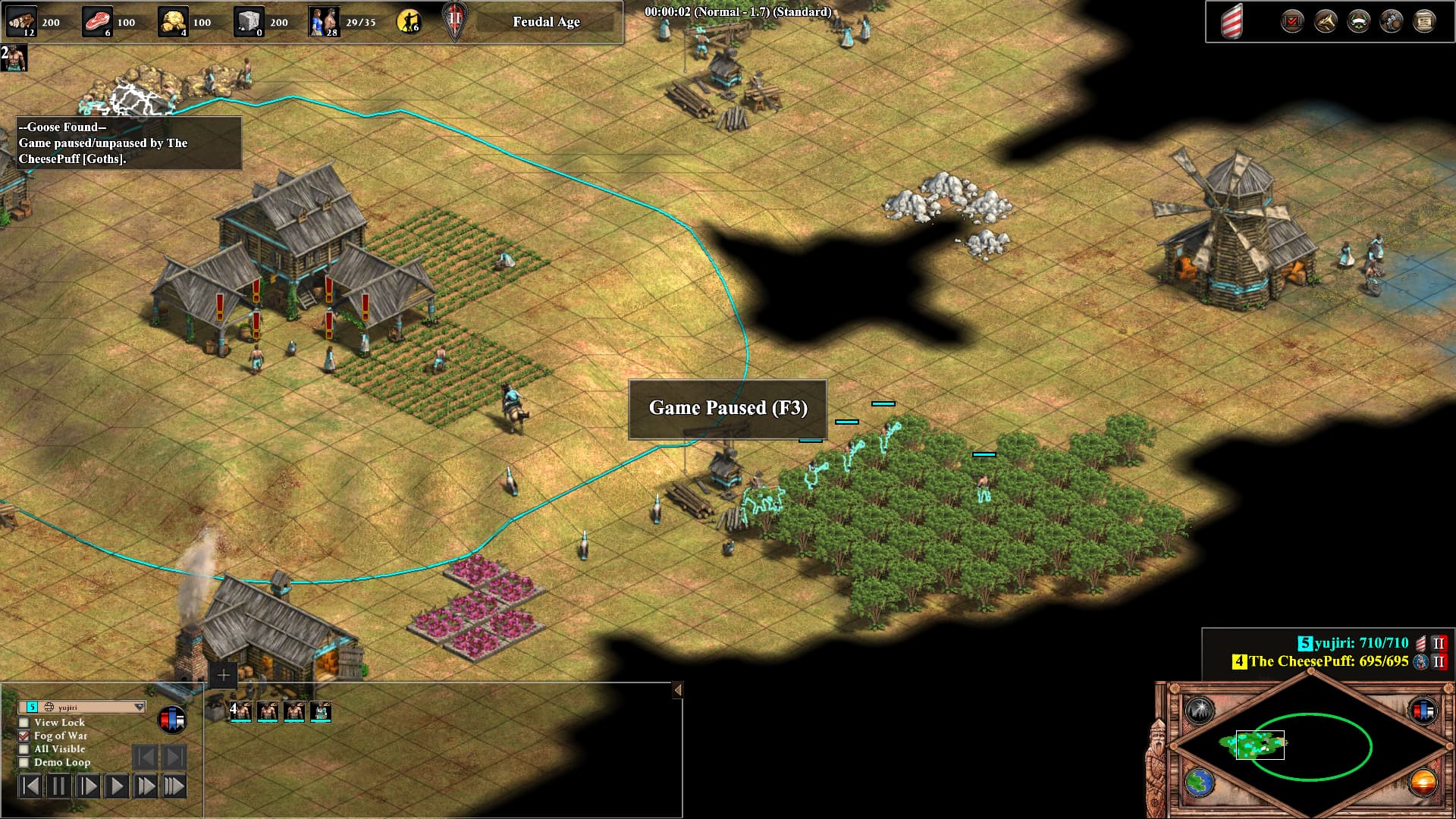Viewport: 1456px width, 819px height.
Task: Tick the All Visible checkbox
Action: point(24,749)
